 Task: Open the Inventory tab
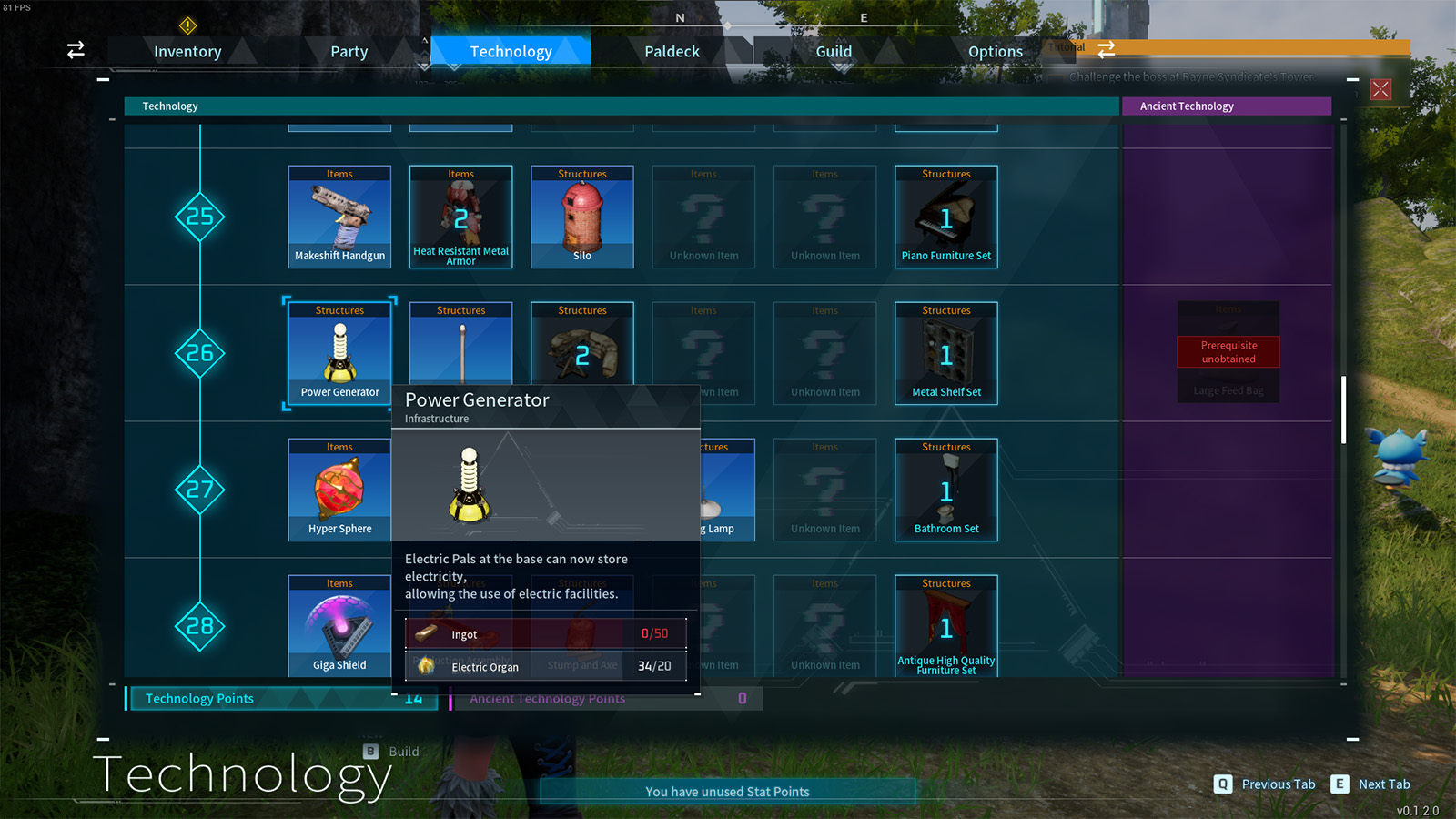pyautogui.click(x=187, y=51)
